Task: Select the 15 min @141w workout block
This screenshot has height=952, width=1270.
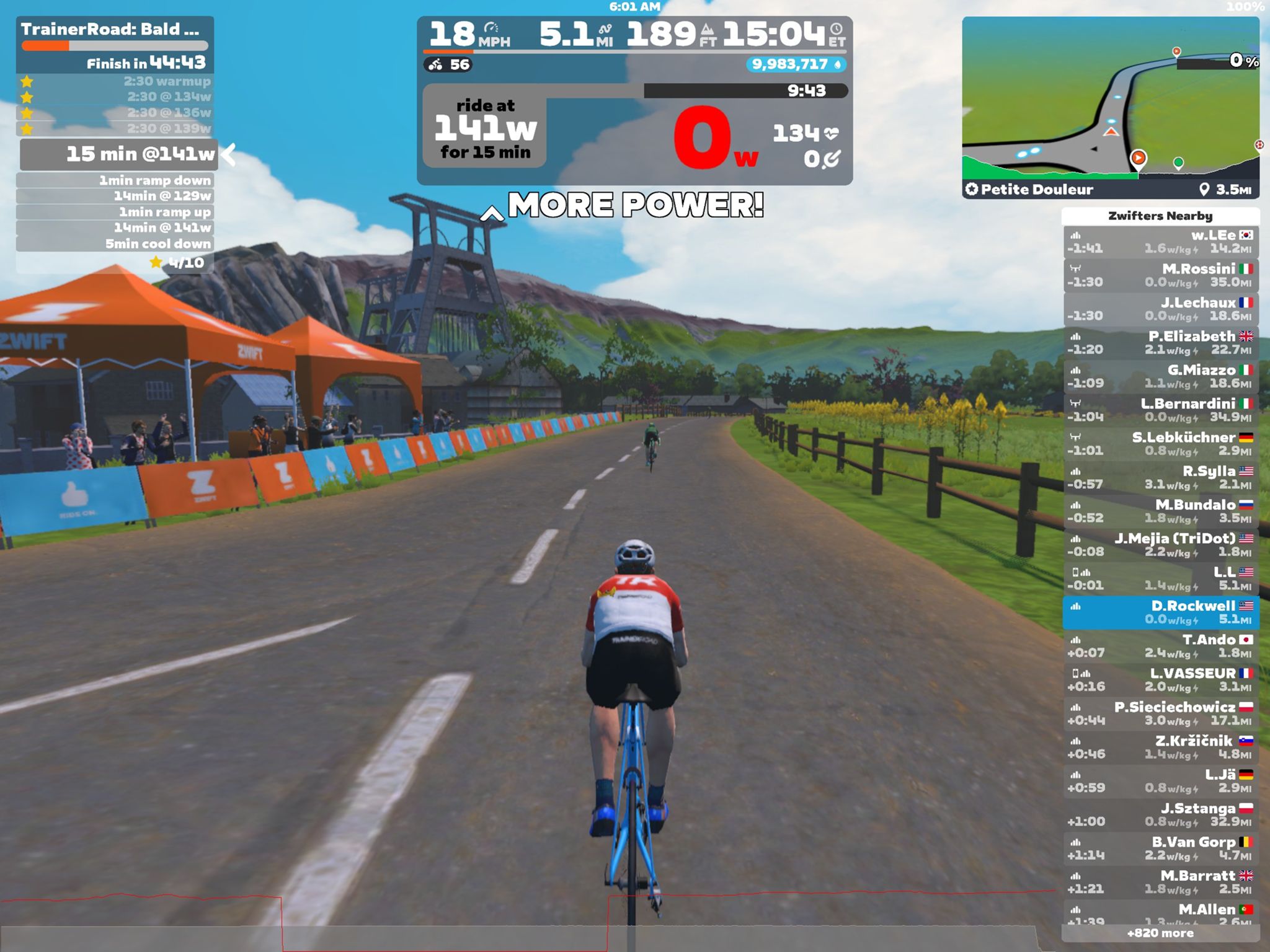Action: 119,154
